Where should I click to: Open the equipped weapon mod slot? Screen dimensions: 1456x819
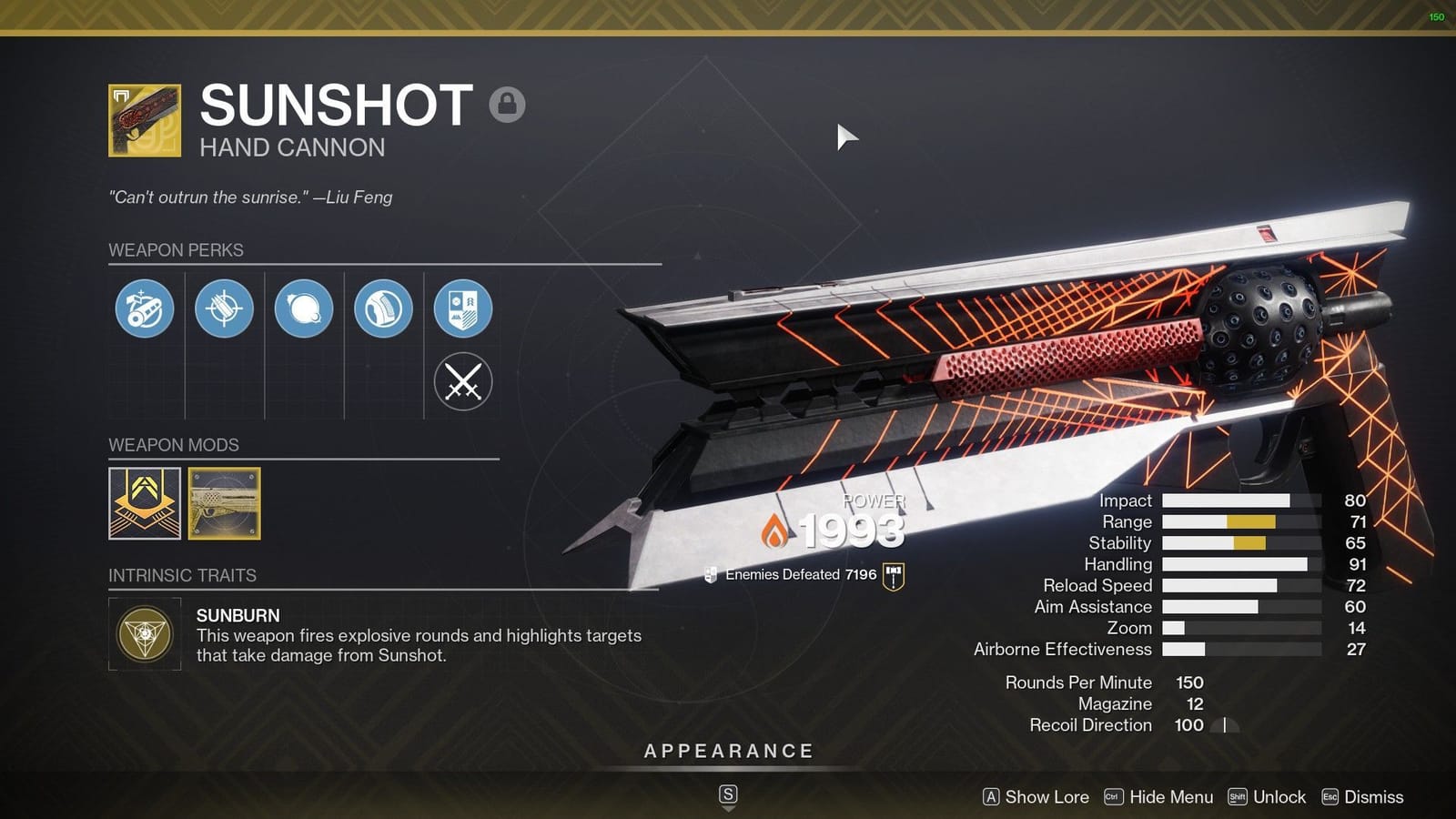224,504
